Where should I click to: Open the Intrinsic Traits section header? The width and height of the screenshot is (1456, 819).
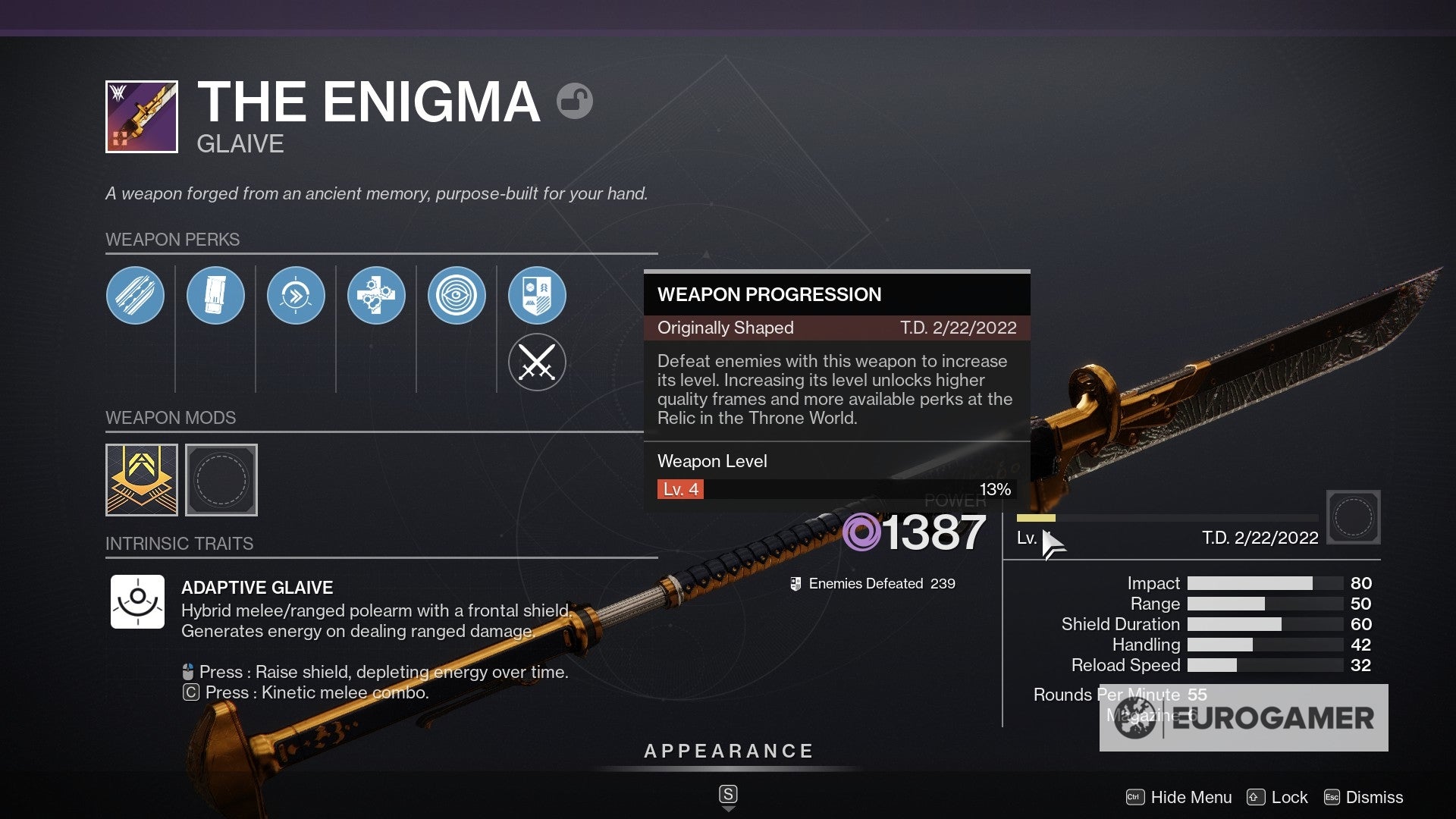tap(180, 543)
